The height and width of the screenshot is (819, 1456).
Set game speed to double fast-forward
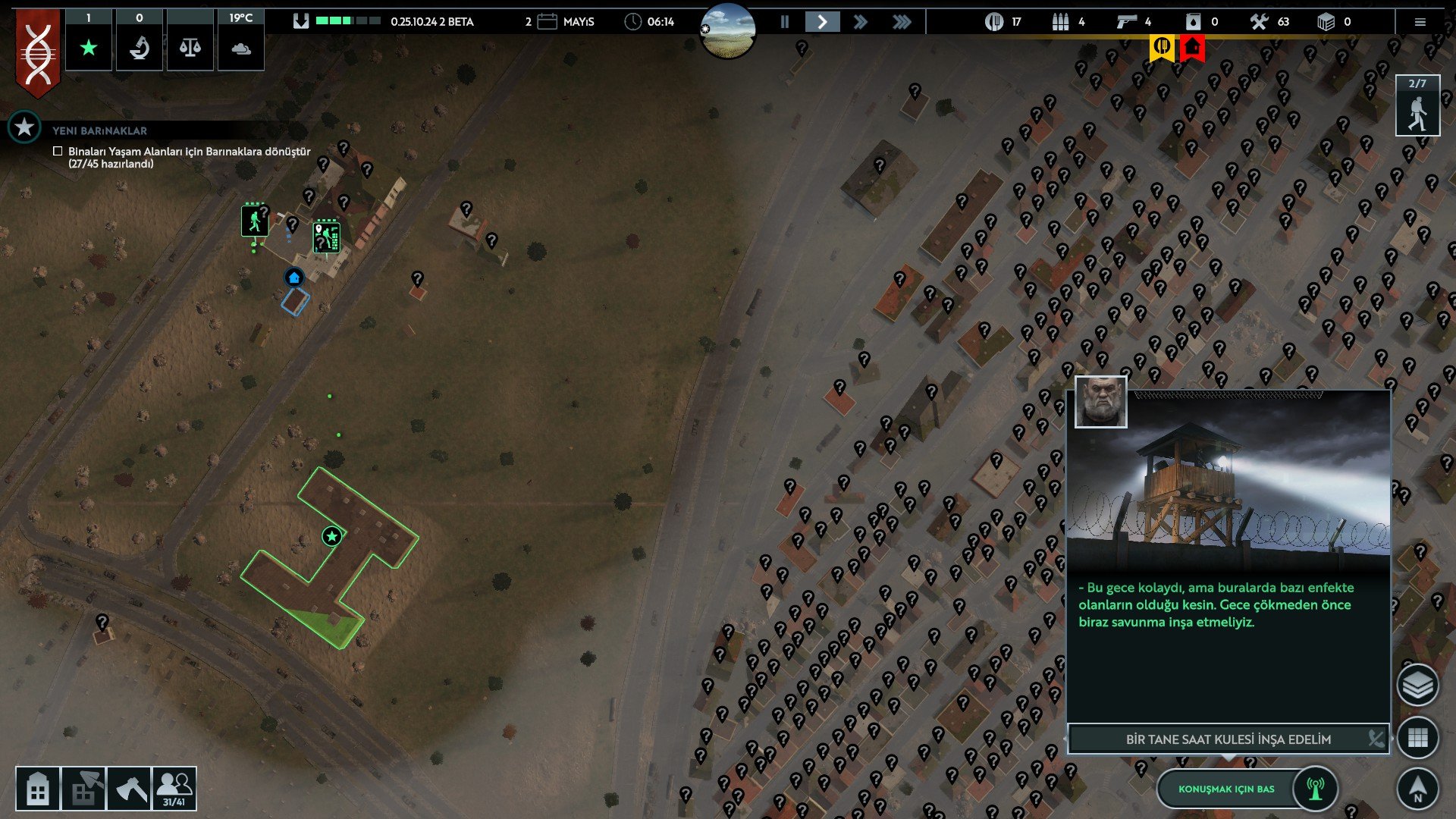[860, 22]
